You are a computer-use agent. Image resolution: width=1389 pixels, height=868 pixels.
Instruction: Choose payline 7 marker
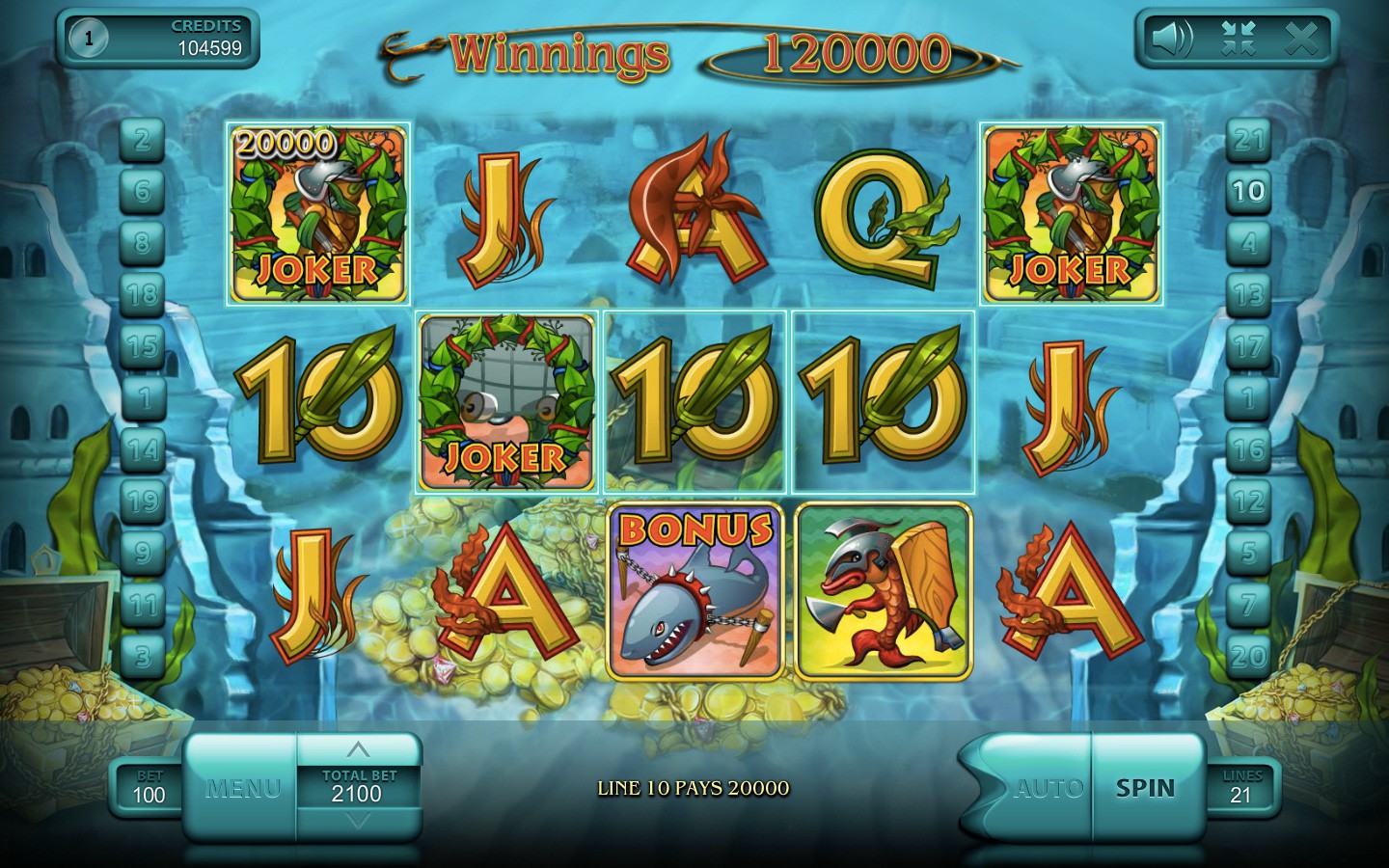click(x=1248, y=605)
